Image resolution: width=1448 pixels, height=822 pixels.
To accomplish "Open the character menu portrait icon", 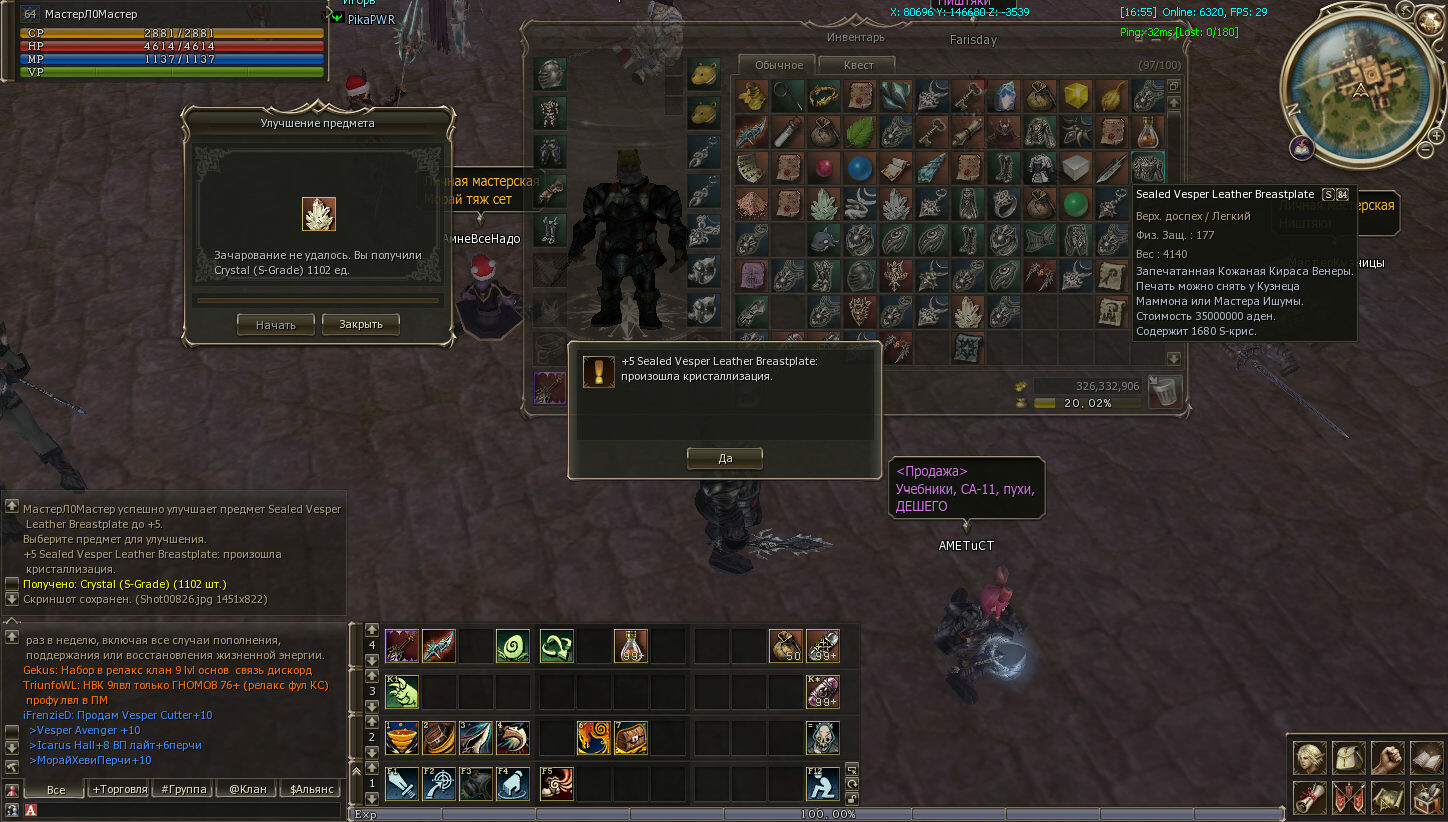I will point(1309,758).
